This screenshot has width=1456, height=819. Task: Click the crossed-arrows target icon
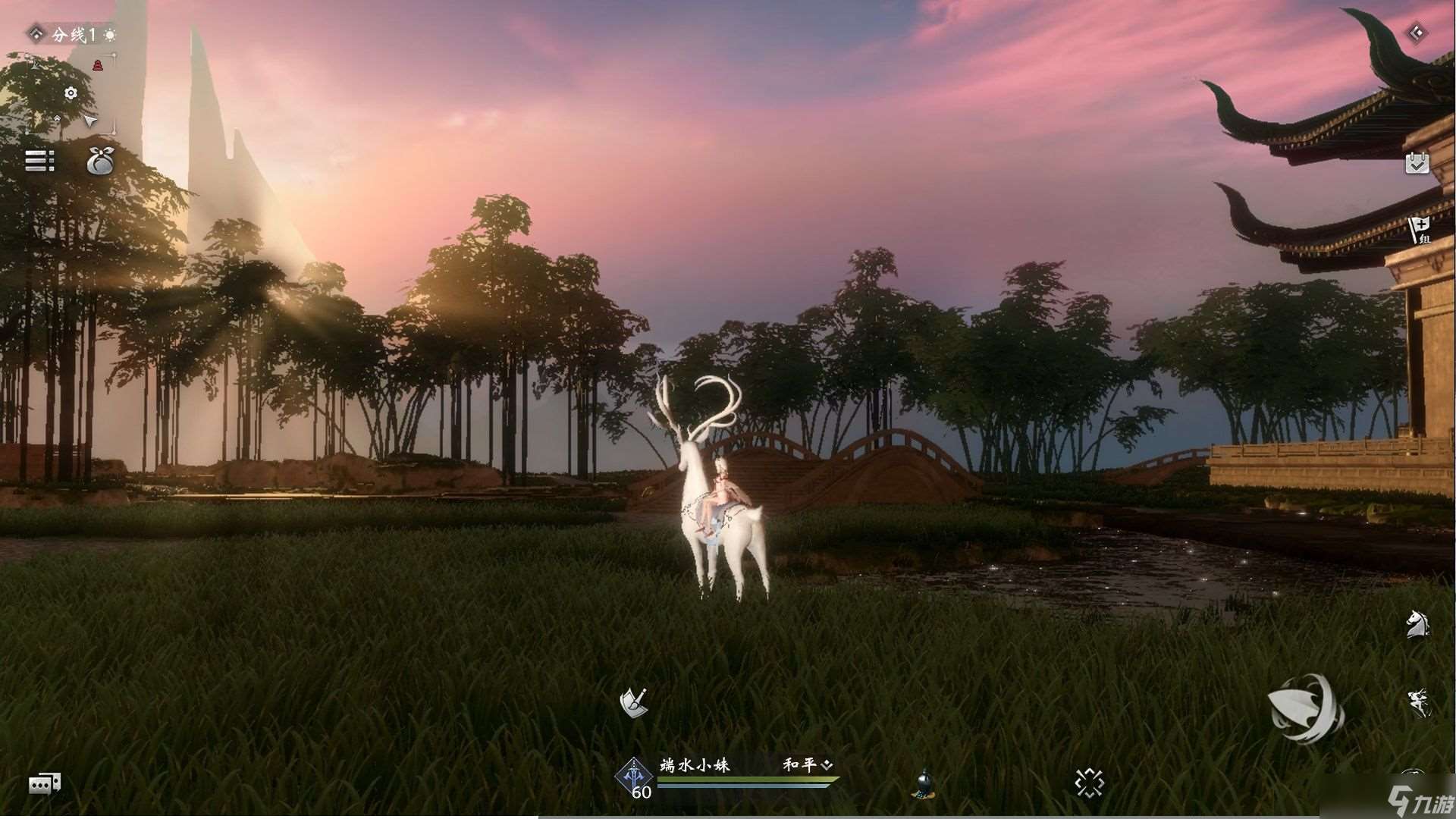point(1089,783)
